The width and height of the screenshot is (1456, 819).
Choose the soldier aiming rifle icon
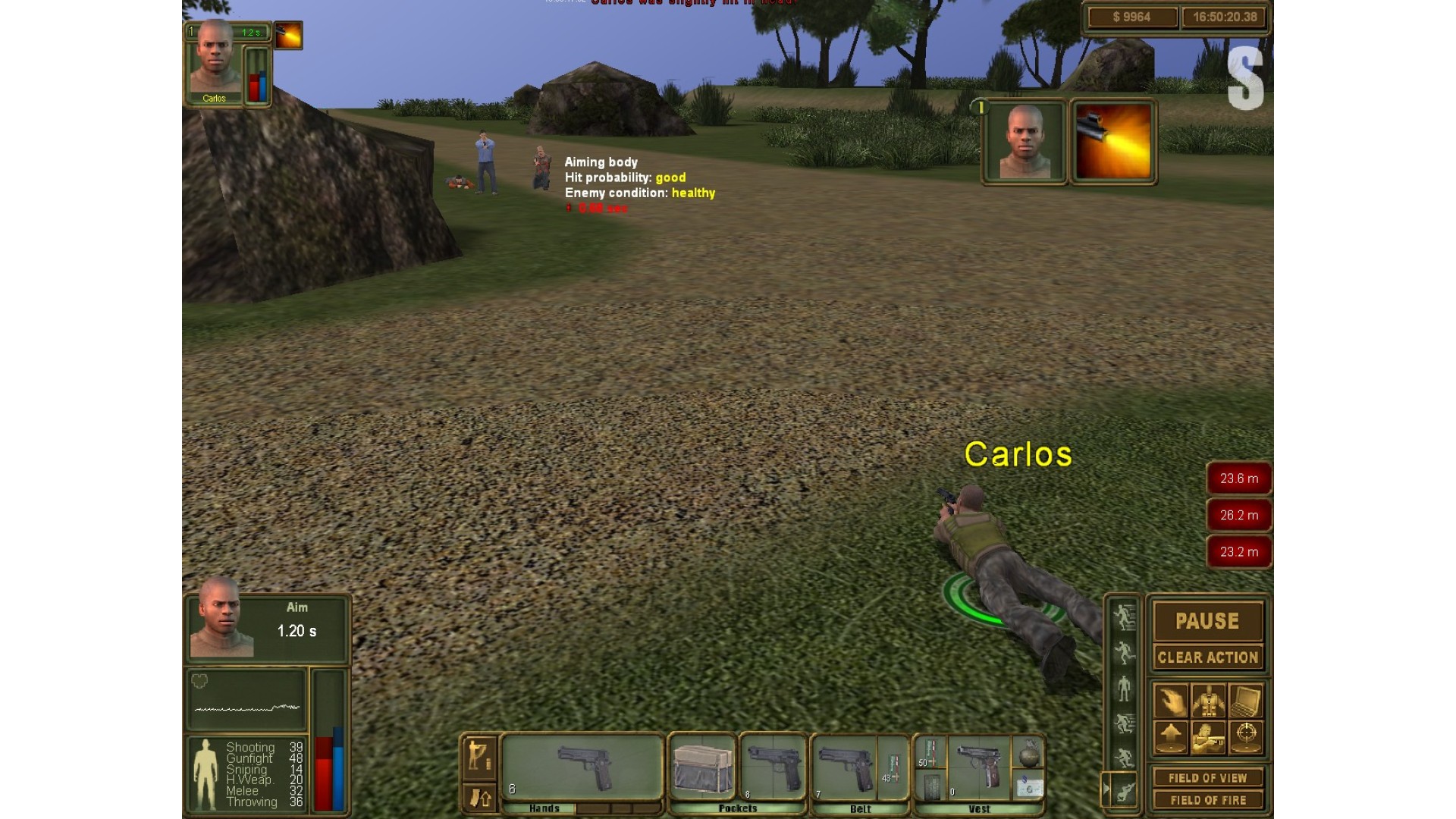click(1208, 736)
